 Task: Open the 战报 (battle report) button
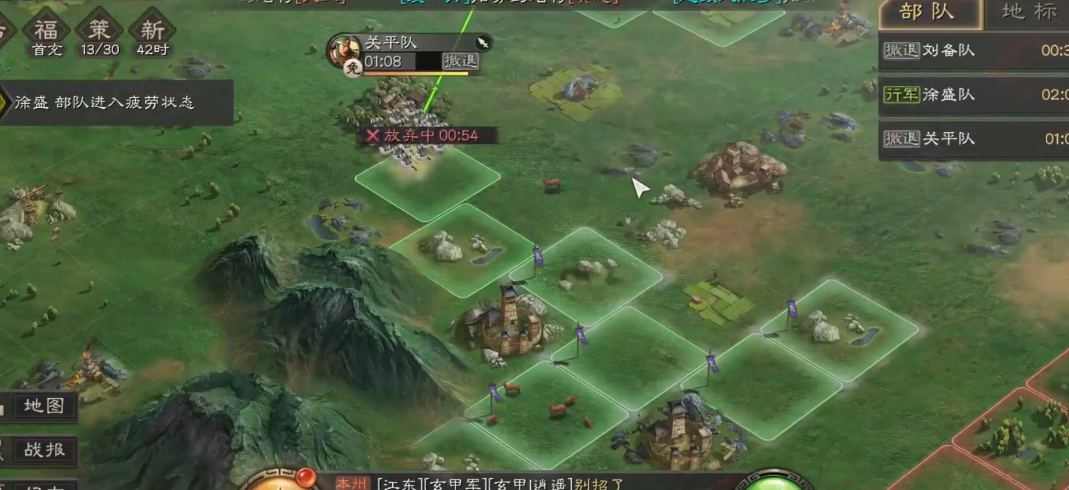(x=42, y=450)
